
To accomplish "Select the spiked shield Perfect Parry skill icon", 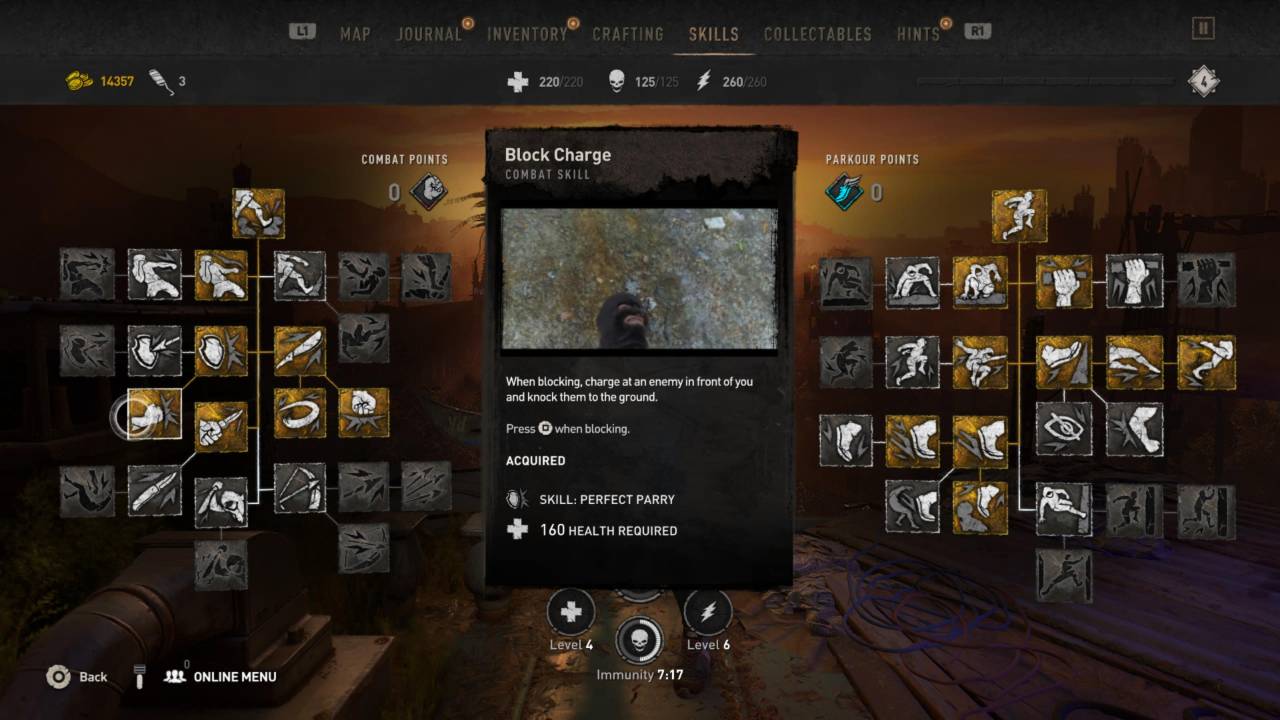I will pyautogui.click(x=219, y=352).
